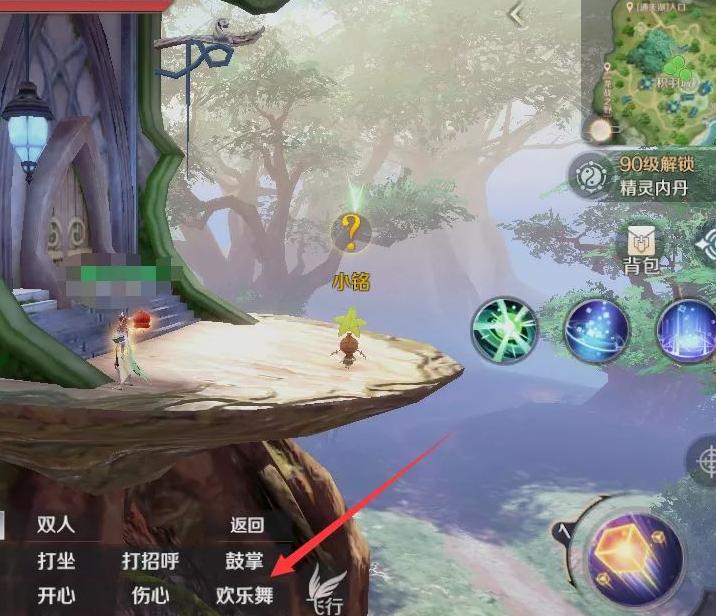Activate the blue light pillar skill
Viewport: 716px width, 616px height.
[688, 329]
